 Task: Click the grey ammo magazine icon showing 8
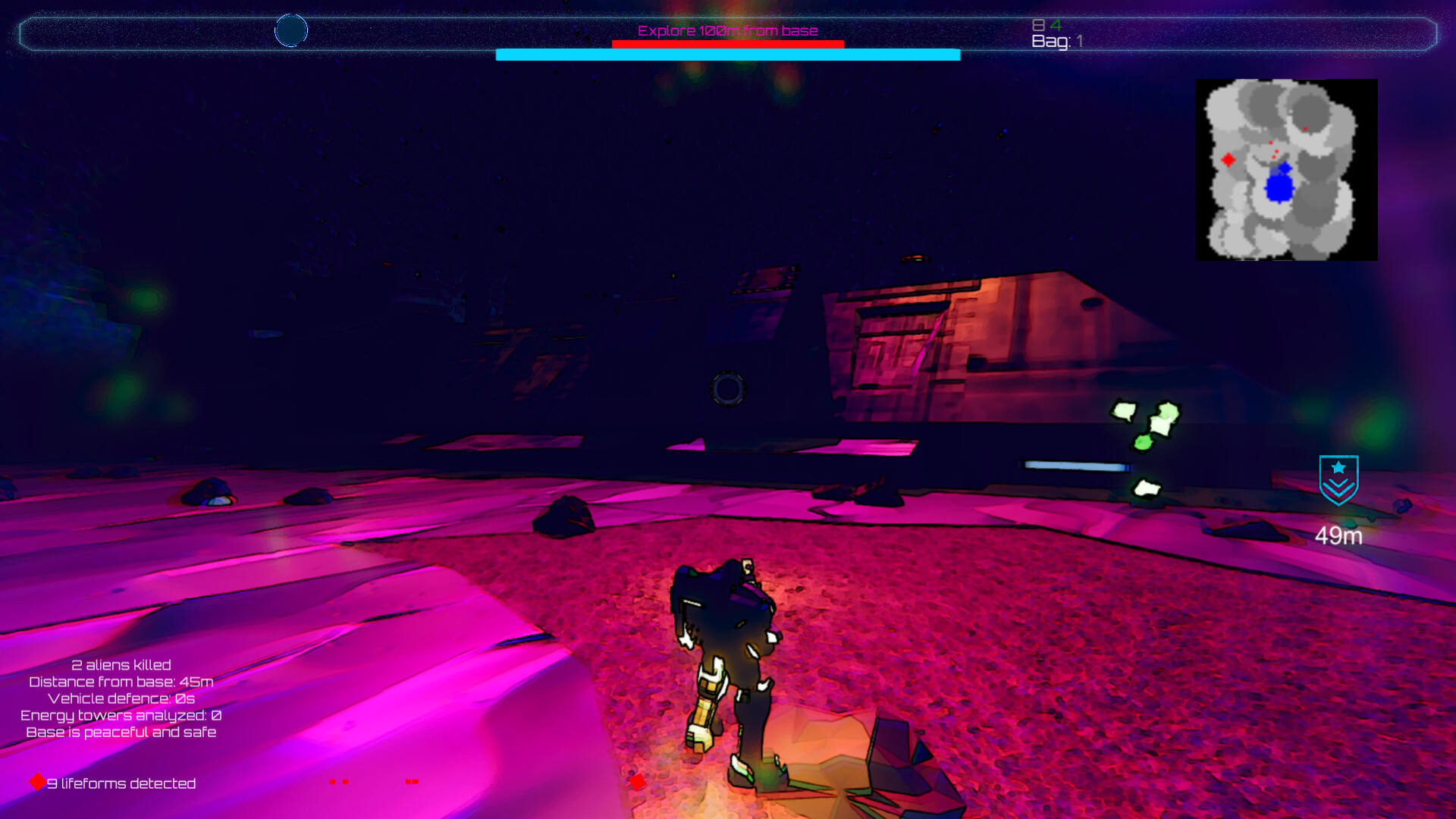tap(1038, 24)
